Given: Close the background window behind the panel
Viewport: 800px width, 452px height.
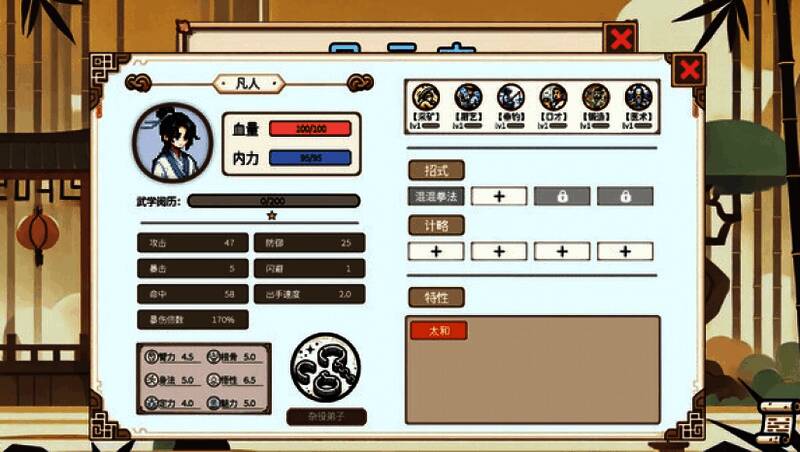Looking at the screenshot, I should coord(621,39).
